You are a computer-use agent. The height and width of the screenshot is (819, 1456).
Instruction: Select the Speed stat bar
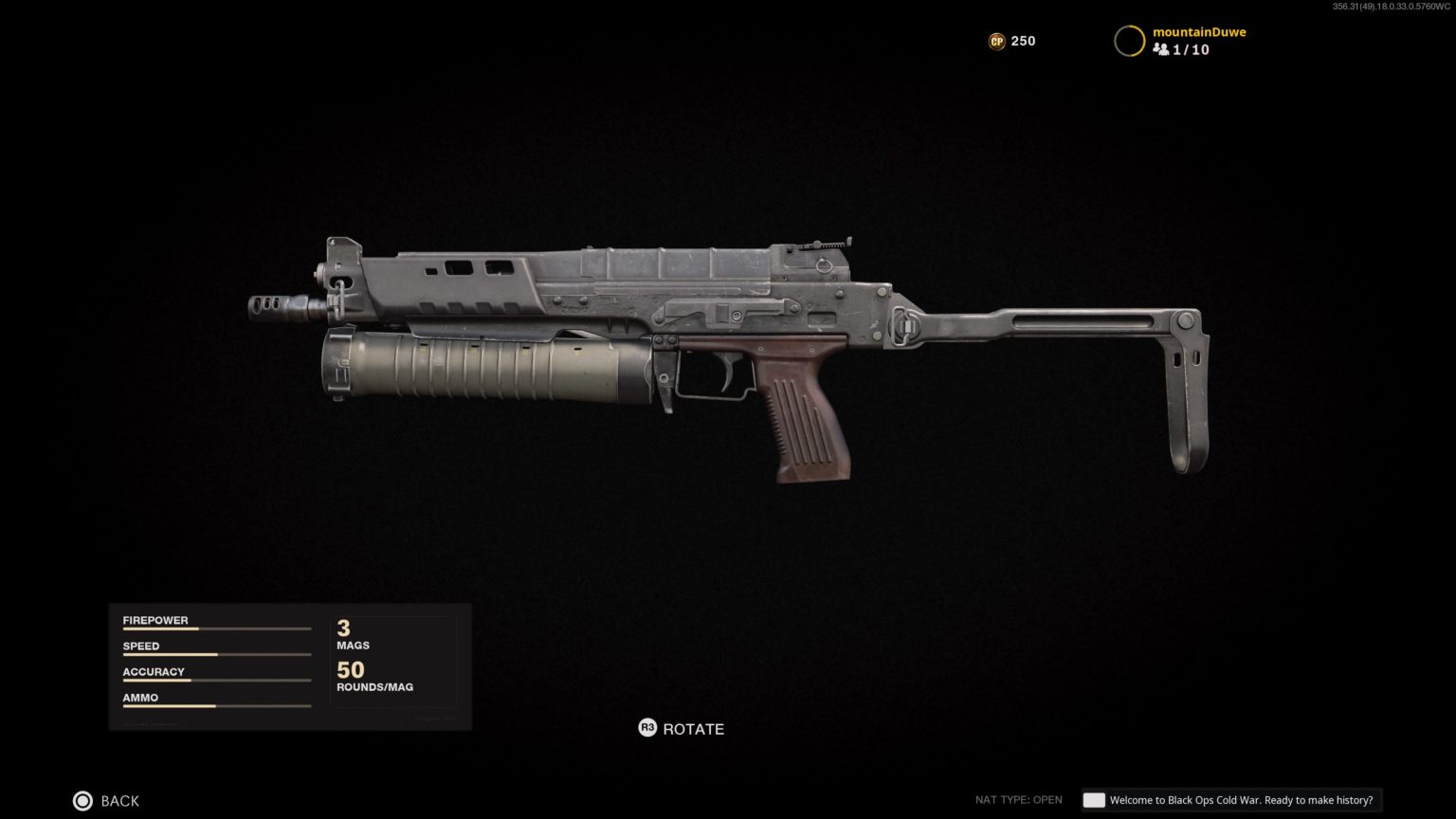pos(216,653)
